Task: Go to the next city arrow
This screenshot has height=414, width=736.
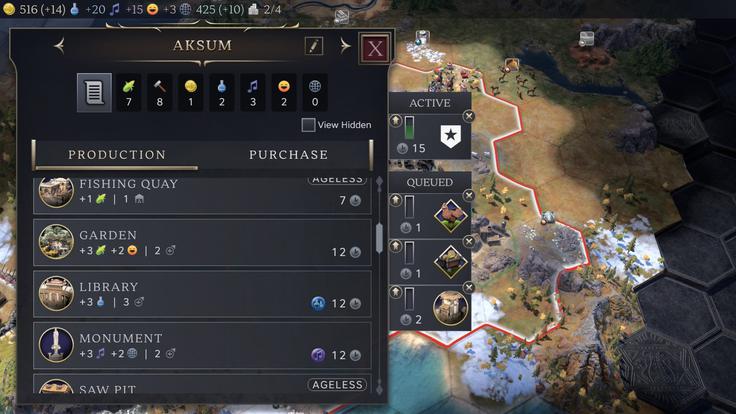Action: click(x=345, y=46)
